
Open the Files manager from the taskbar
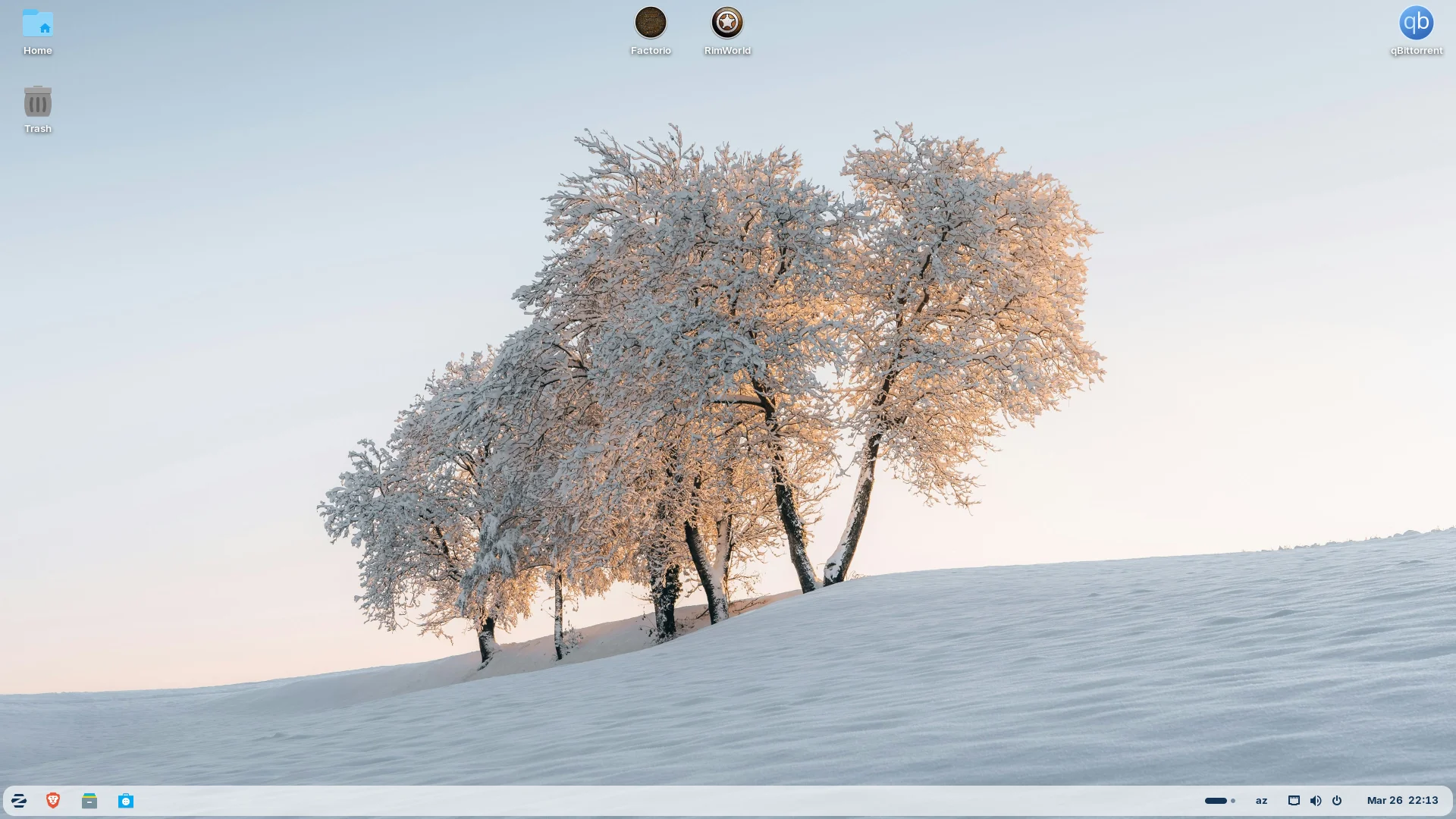89,800
